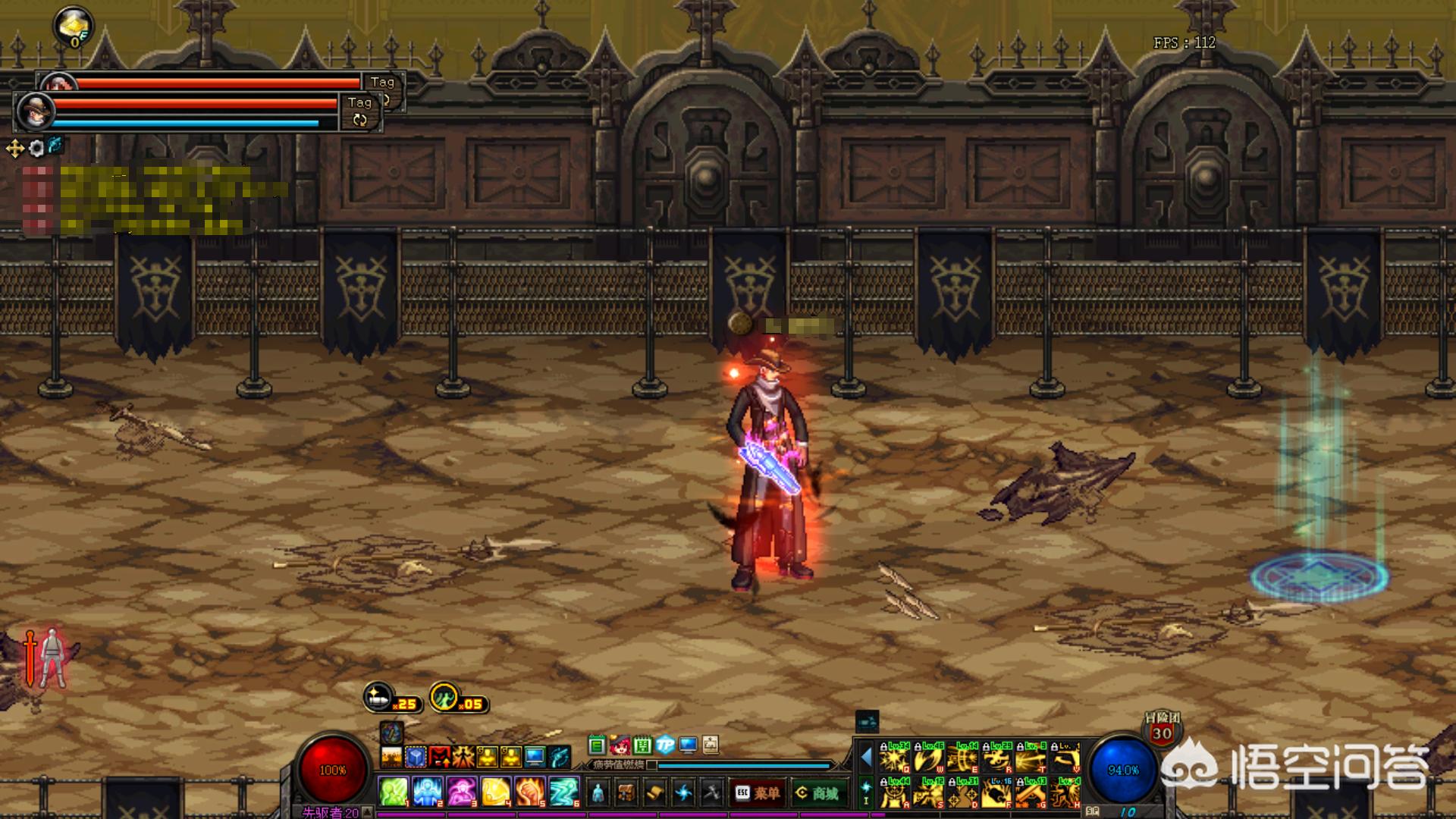
Task: Open the ESC 菜单 menu button
Action: click(x=758, y=793)
